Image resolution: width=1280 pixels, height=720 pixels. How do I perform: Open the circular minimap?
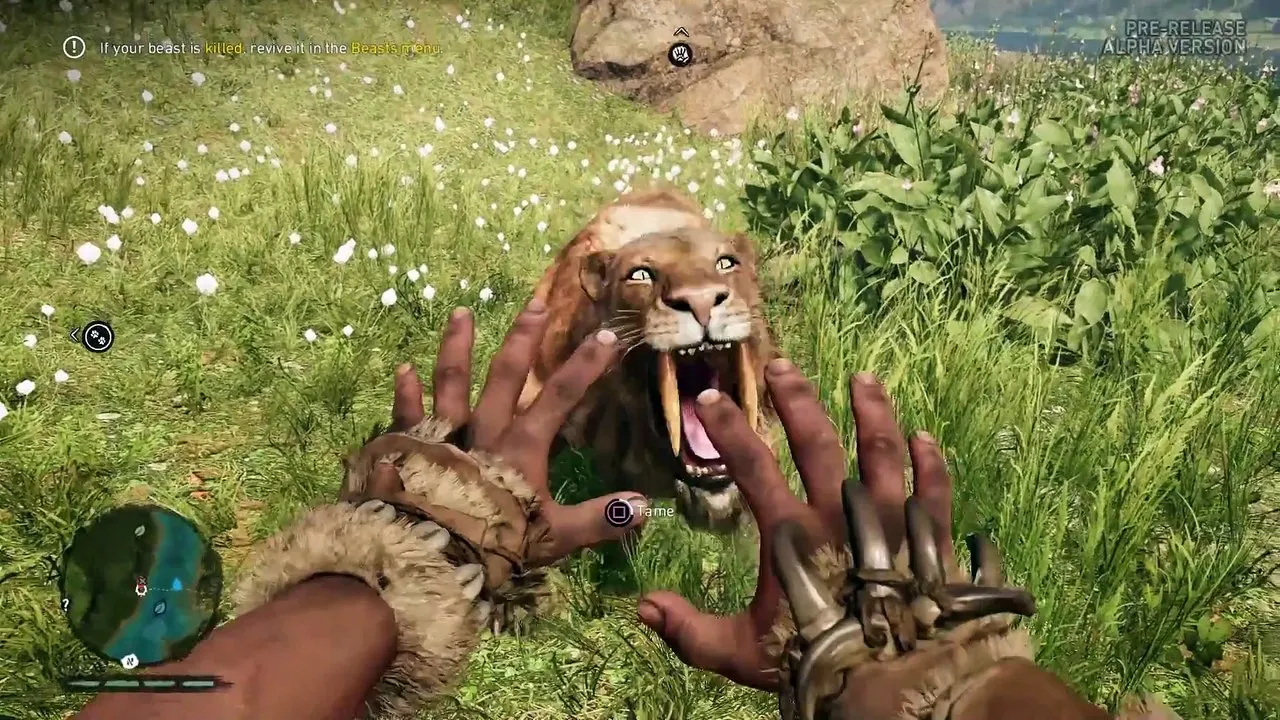tap(140, 585)
